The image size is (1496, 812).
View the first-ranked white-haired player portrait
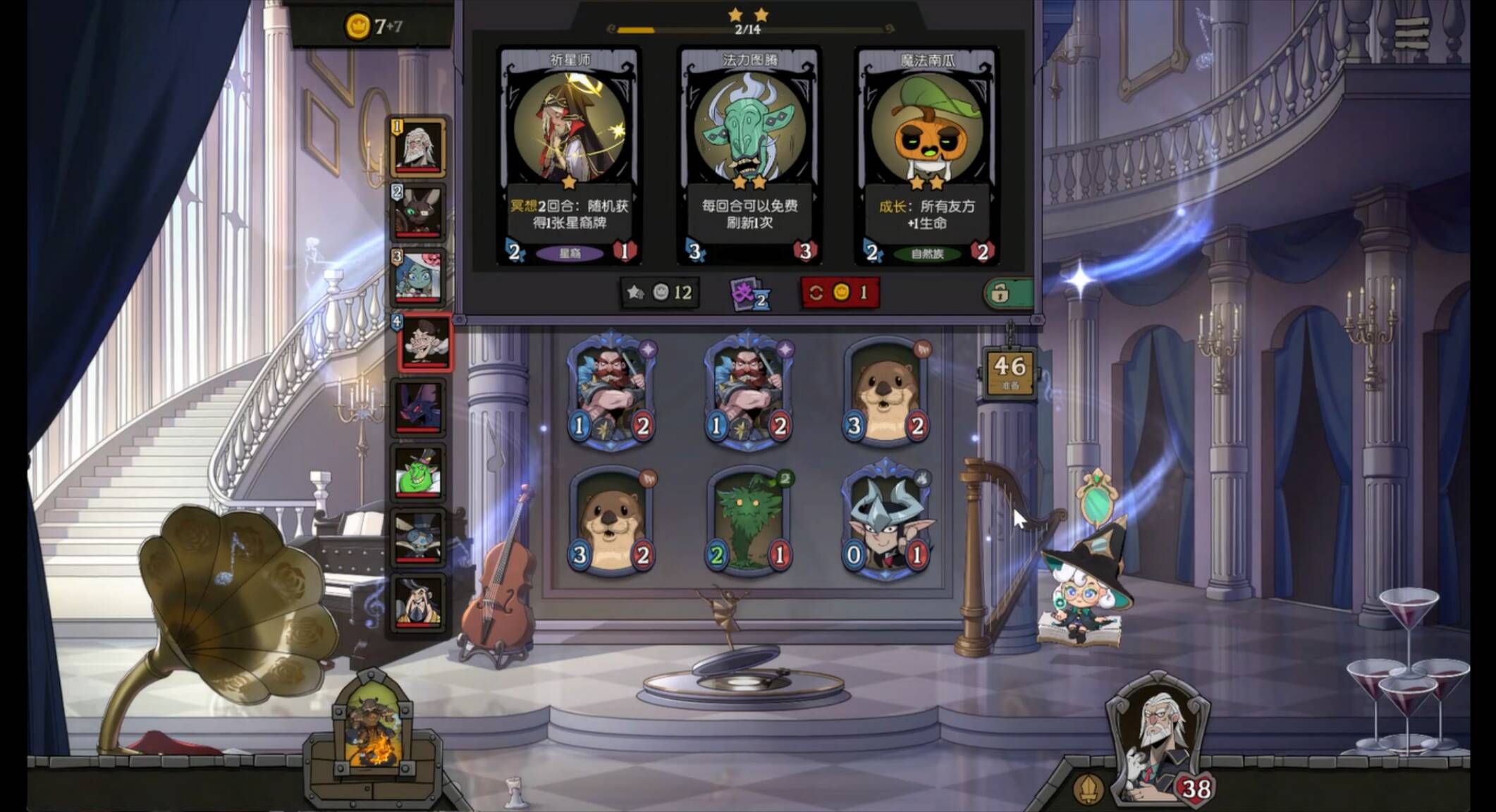pyautogui.click(x=418, y=147)
